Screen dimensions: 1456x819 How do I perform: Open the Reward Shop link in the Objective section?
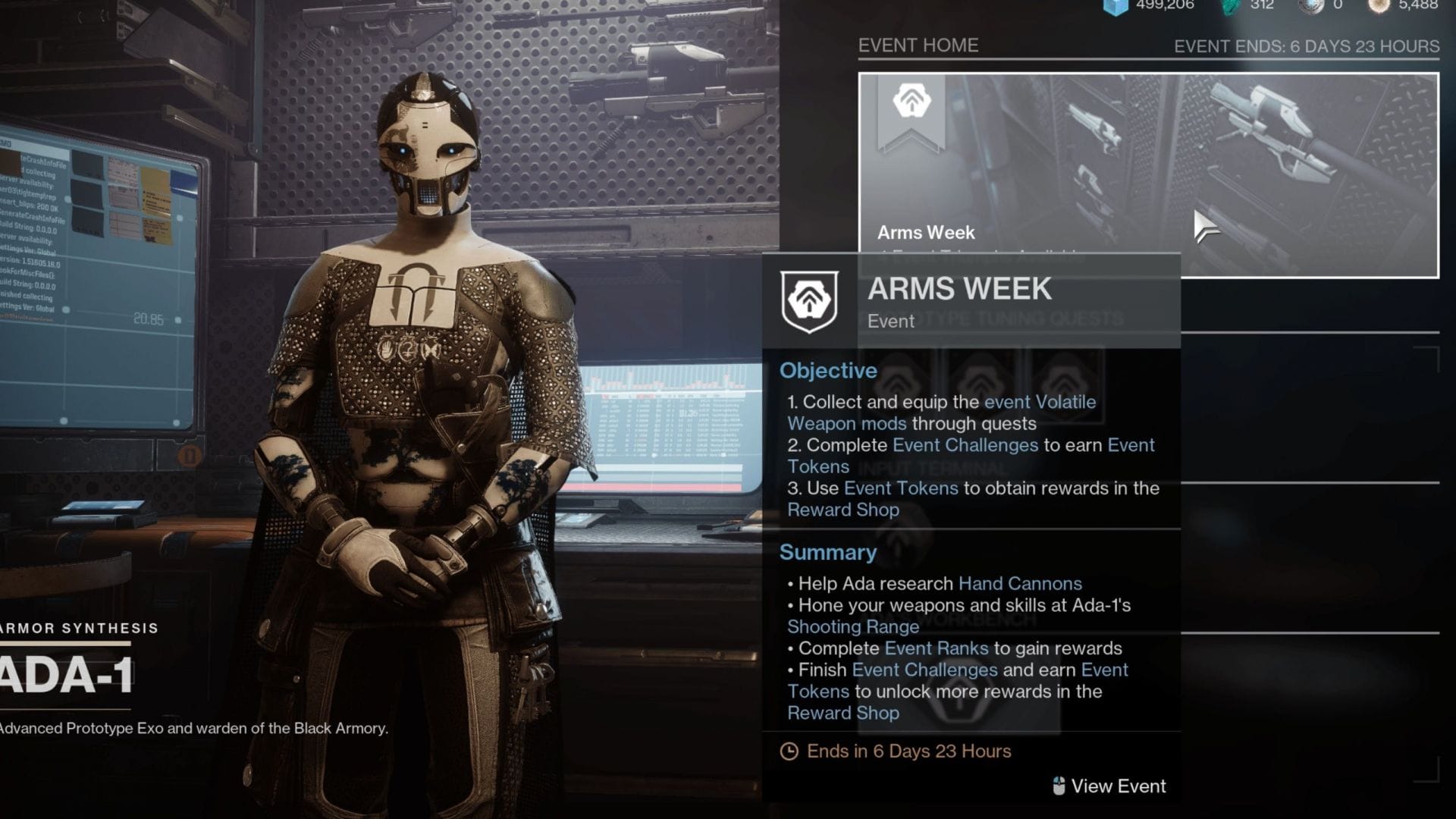pos(843,510)
